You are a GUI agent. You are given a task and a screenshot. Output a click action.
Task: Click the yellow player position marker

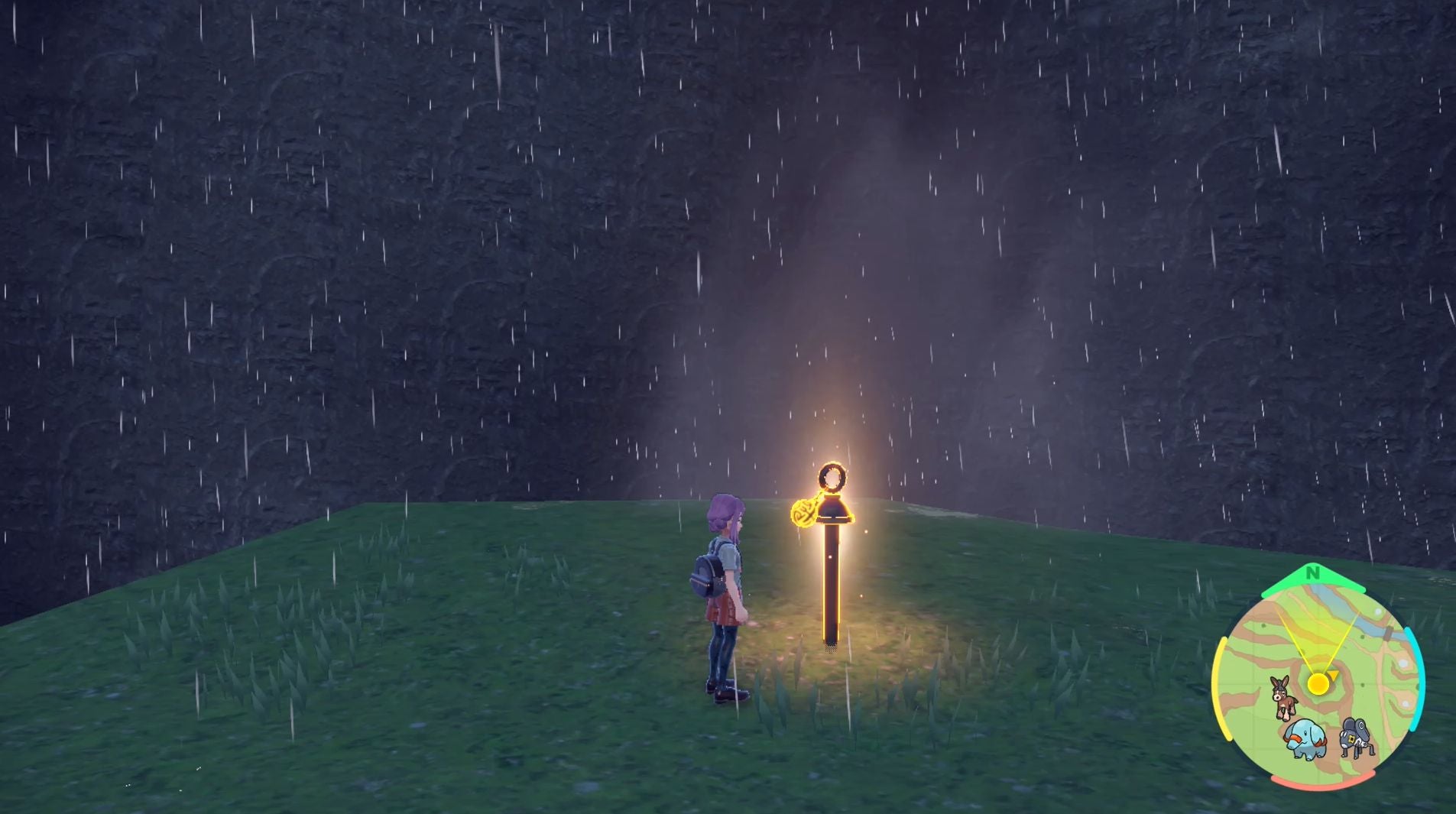1318,684
